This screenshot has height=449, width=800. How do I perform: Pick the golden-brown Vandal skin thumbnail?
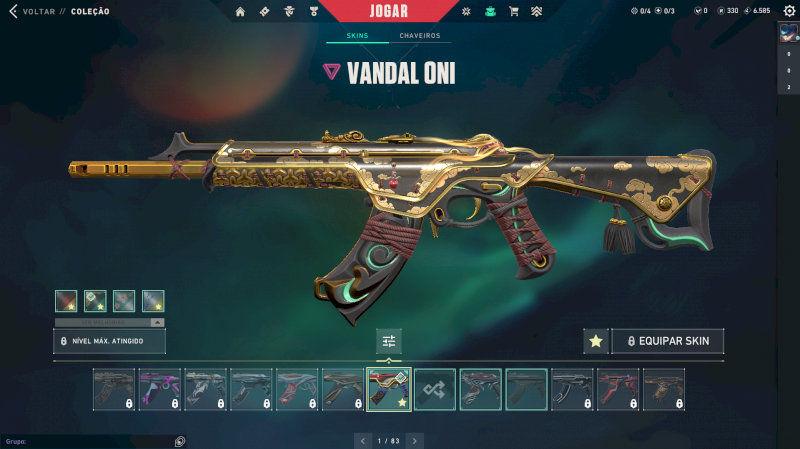point(664,389)
